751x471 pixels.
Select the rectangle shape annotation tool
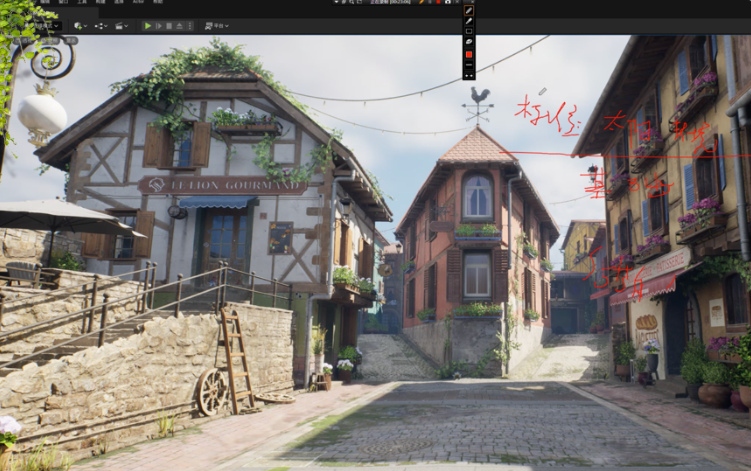click(x=469, y=31)
